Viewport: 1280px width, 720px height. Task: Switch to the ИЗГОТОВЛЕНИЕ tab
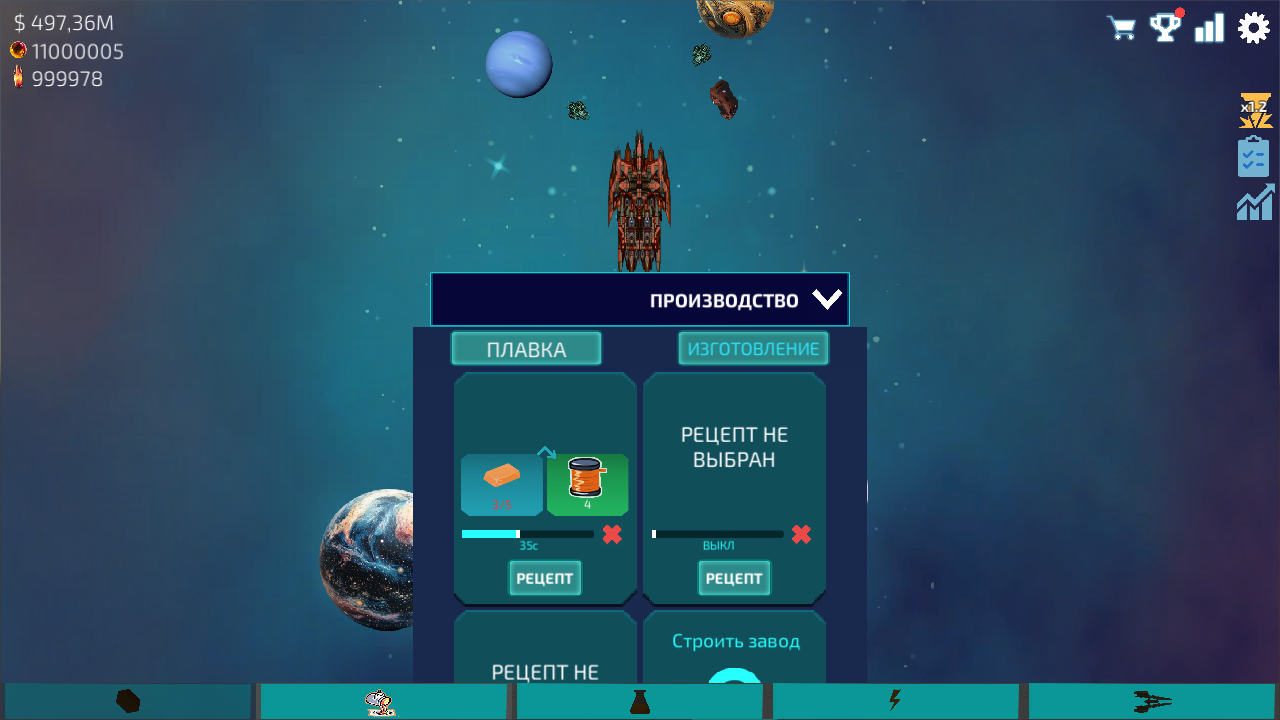coord(753,348)
